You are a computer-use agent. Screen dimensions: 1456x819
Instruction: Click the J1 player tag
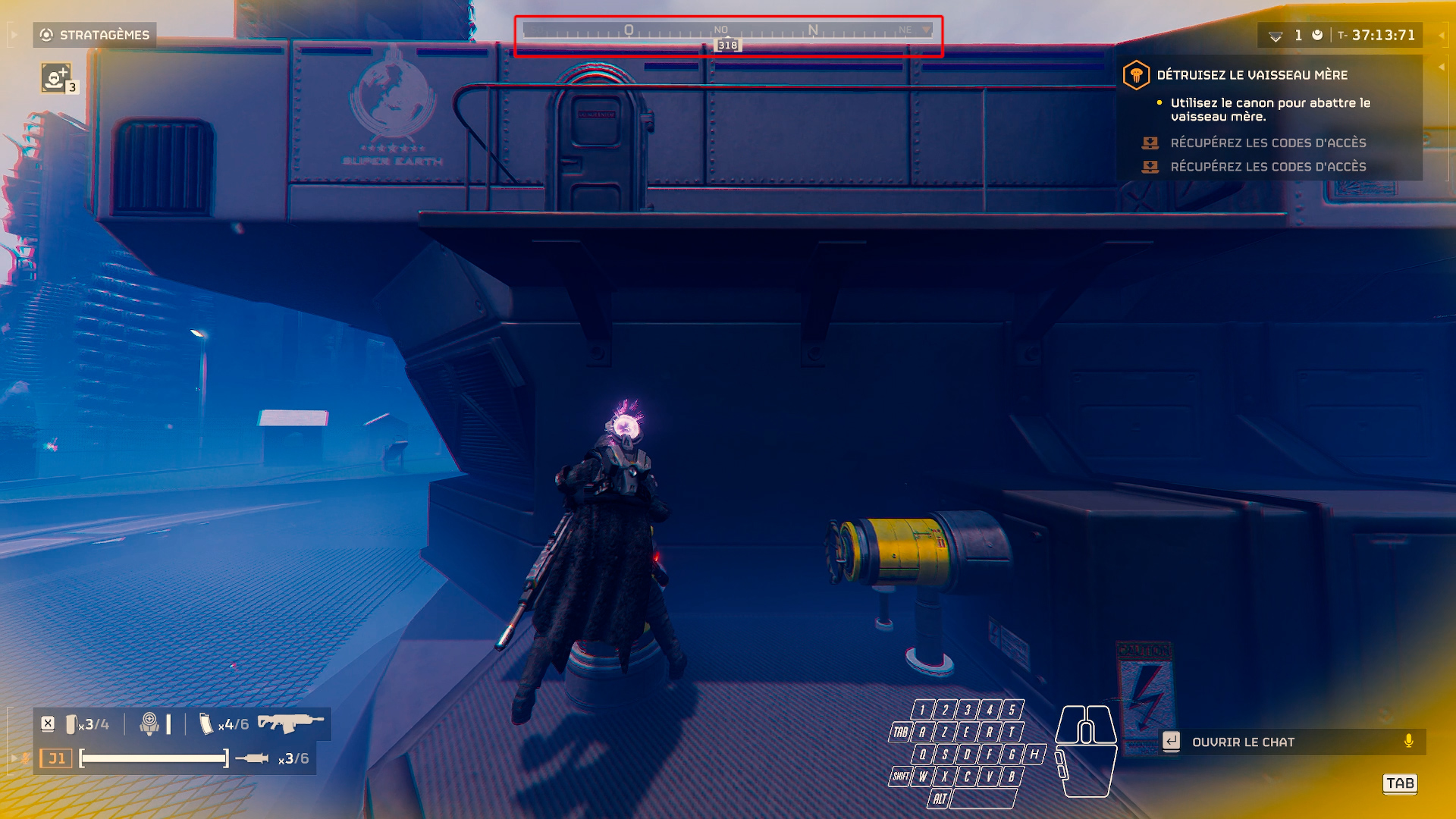coord(56,758)
